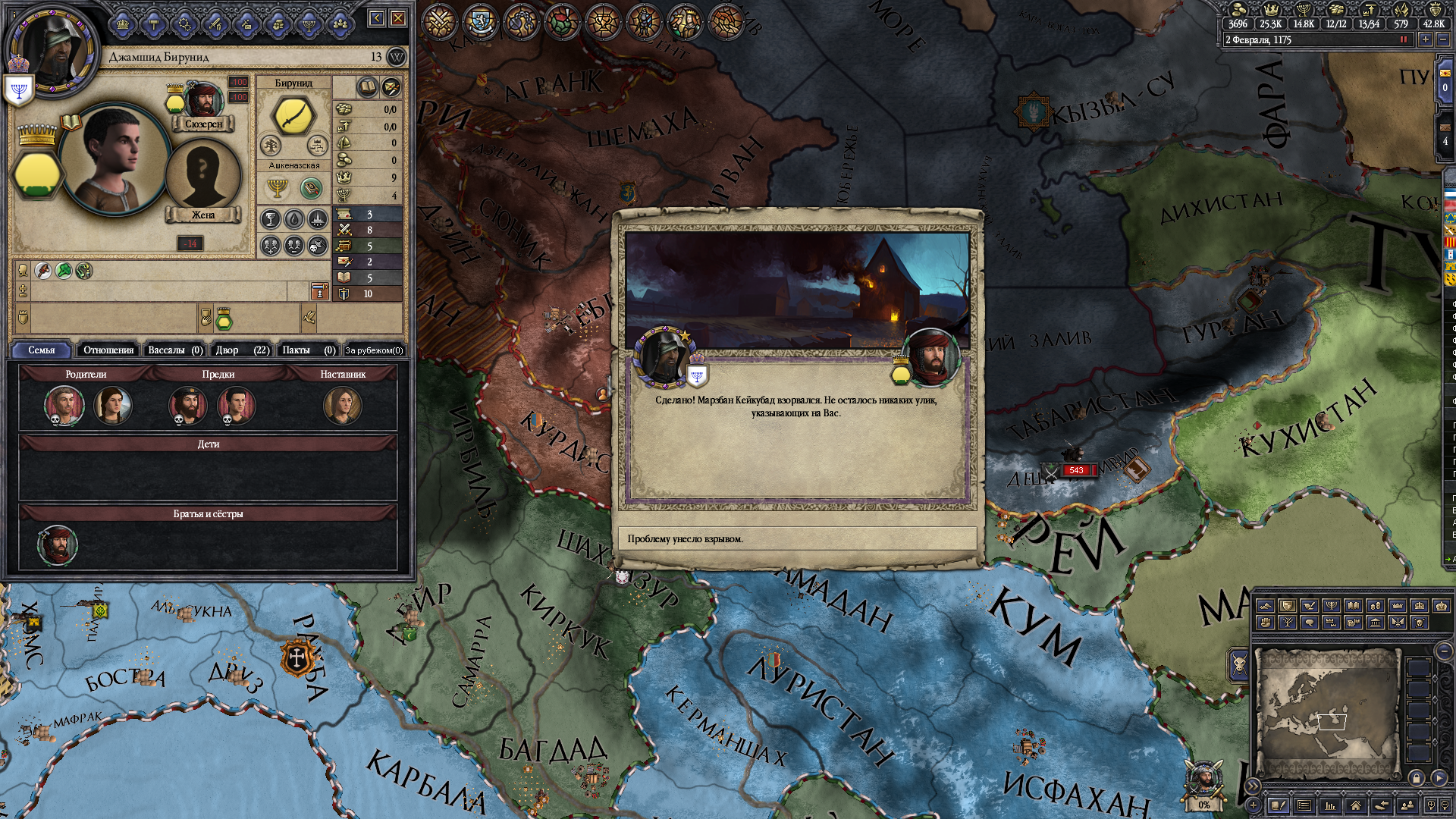Viewport: 1456px width, 819px height.
Task: Choose the option "Проблему унесло взрывом."
Action: [x=796, y=539]
